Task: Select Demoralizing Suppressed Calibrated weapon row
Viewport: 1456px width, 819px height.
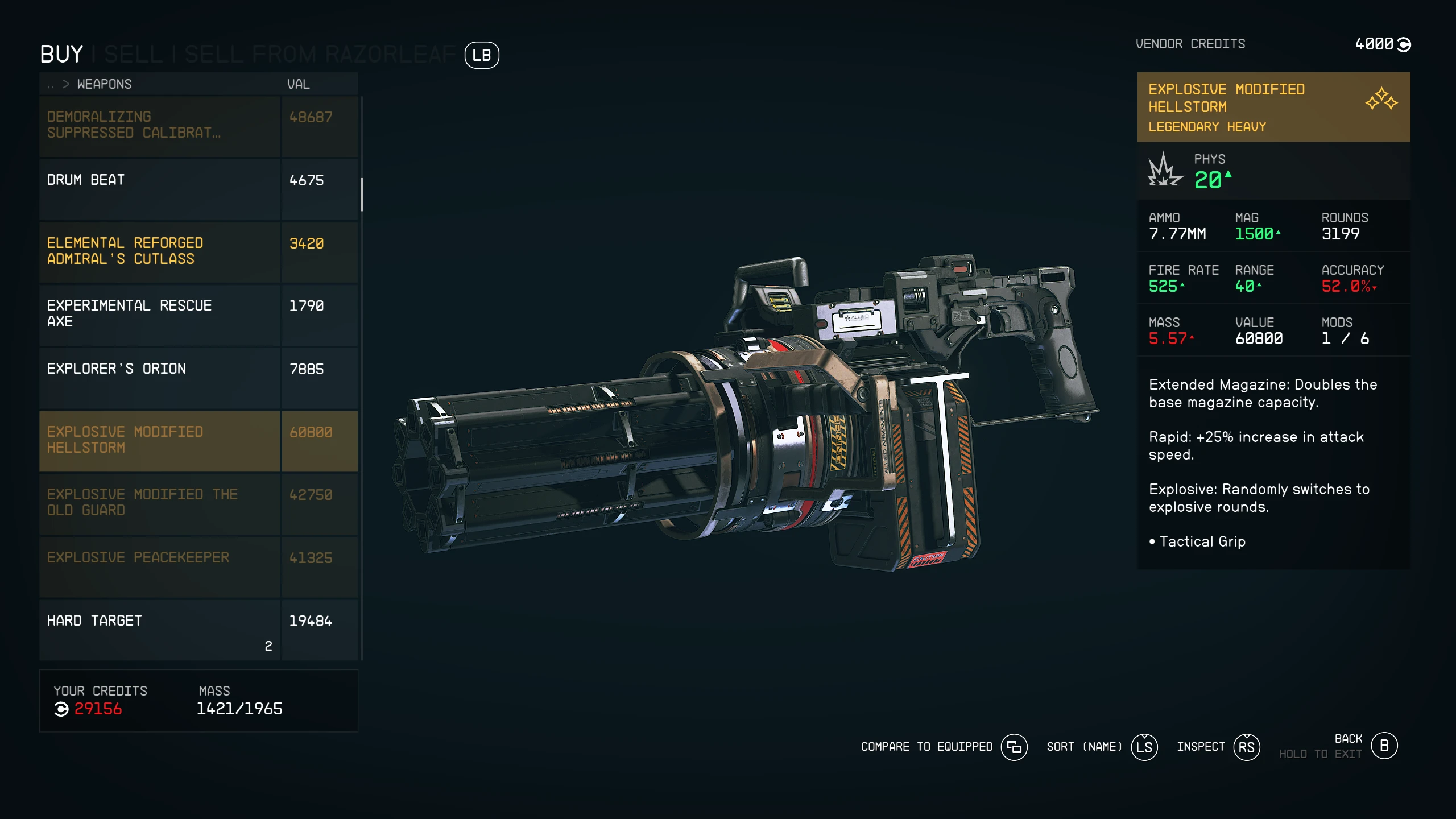Action: 159,125
